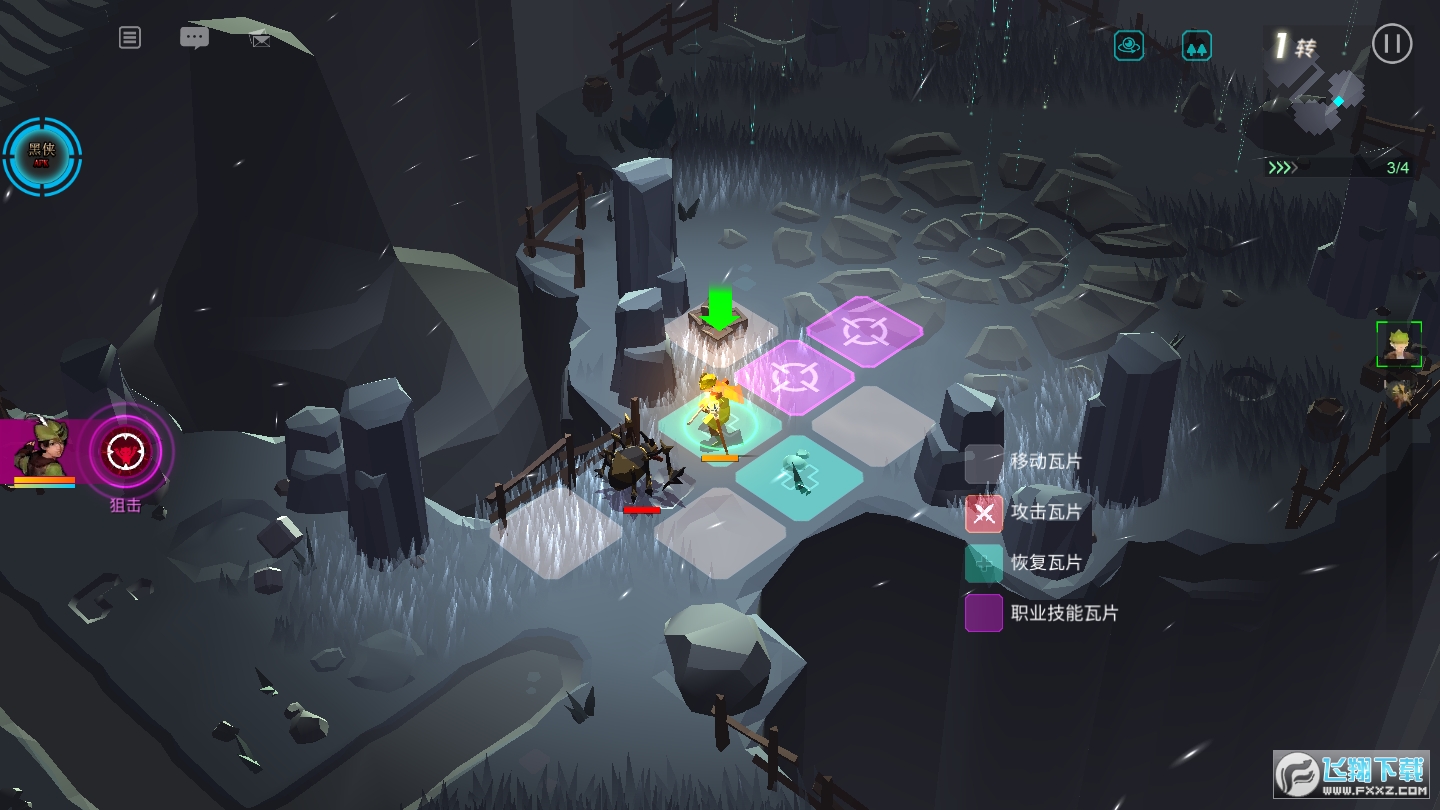
Task: Pause the game
Action: [1391, 44]
